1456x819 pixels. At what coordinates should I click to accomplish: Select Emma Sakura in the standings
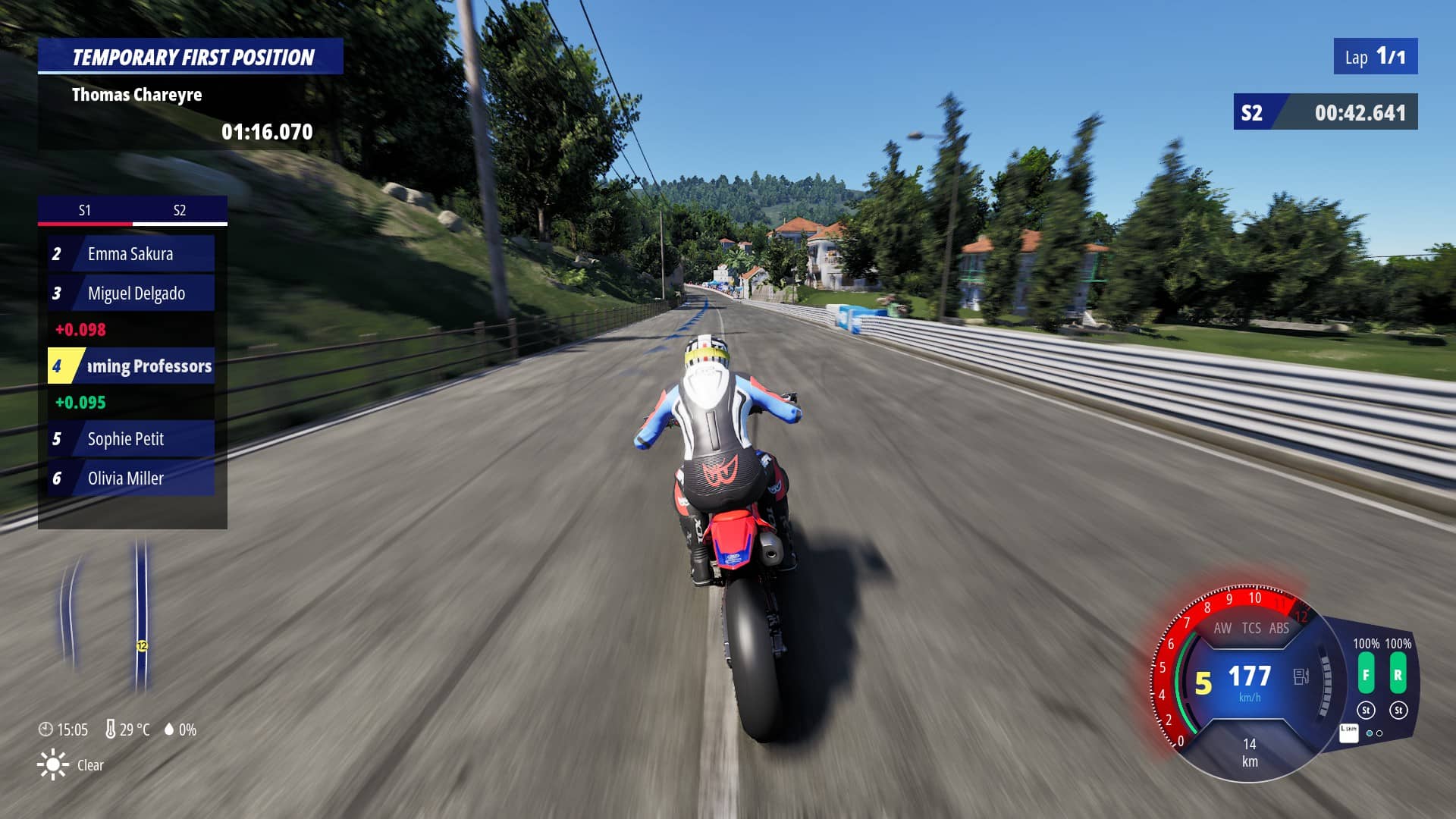131,254
